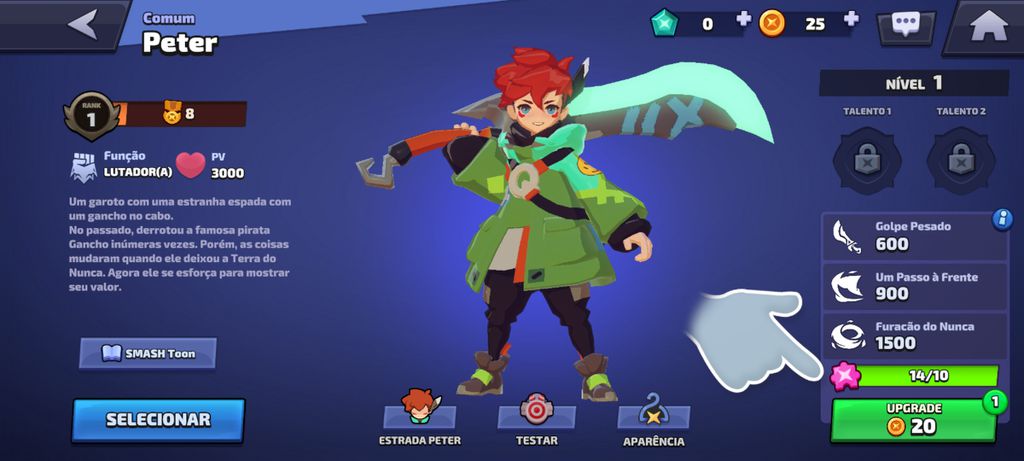Image resolution: width=1024 pixels, height=461 pixels.
Task: Go back with the arrow button
Action: [82, 24]
